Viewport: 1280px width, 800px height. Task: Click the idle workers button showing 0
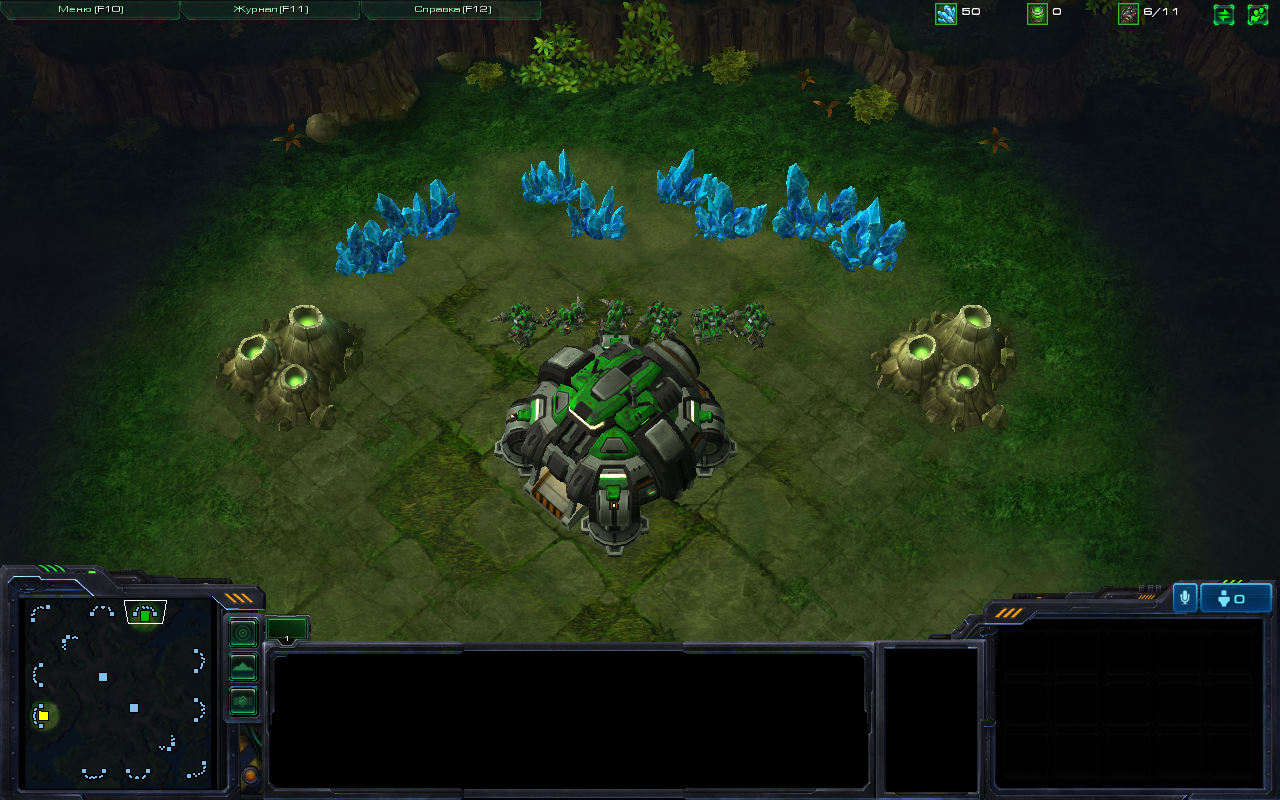coord(1236,598)
